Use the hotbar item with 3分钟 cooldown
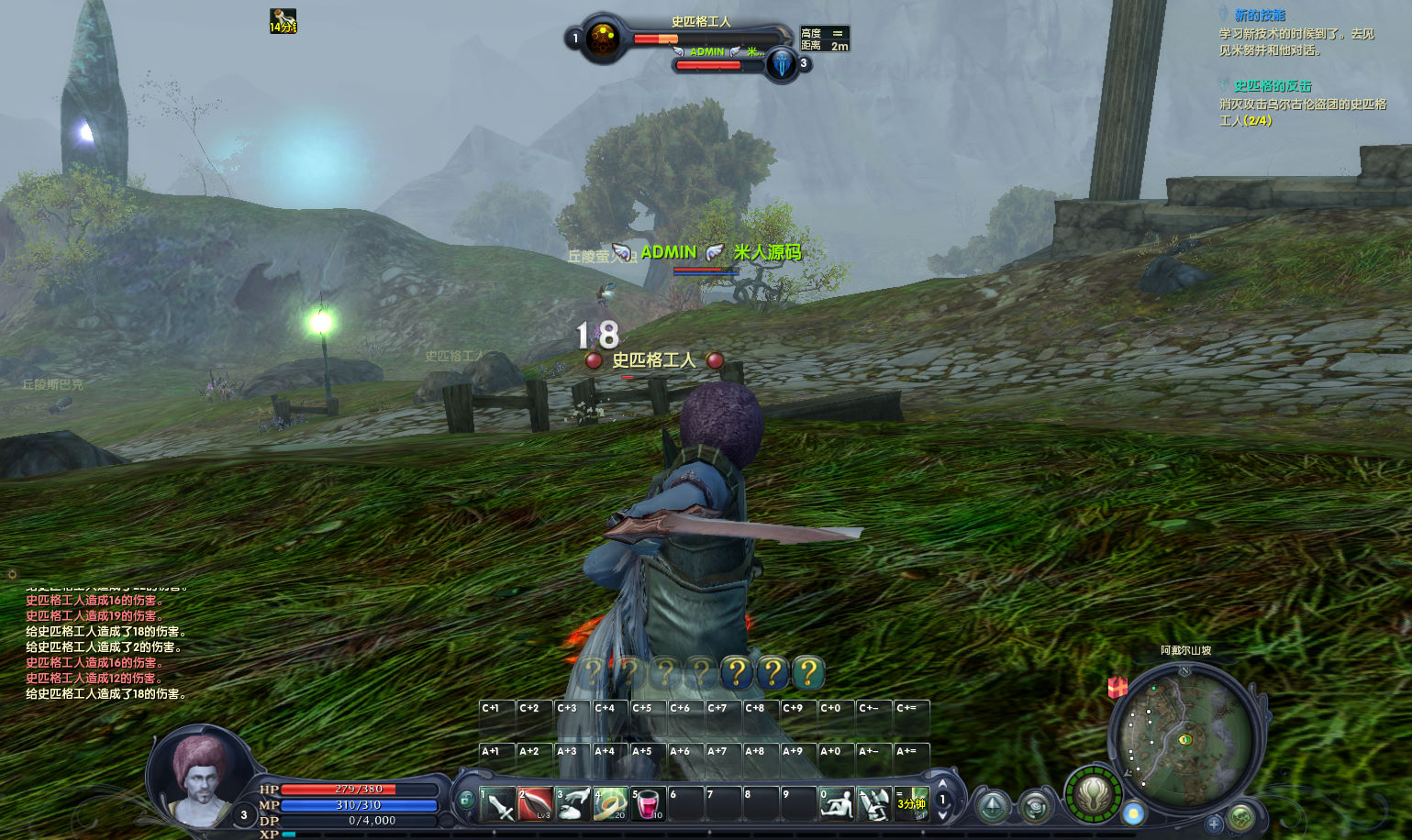 tap(911, 804)
